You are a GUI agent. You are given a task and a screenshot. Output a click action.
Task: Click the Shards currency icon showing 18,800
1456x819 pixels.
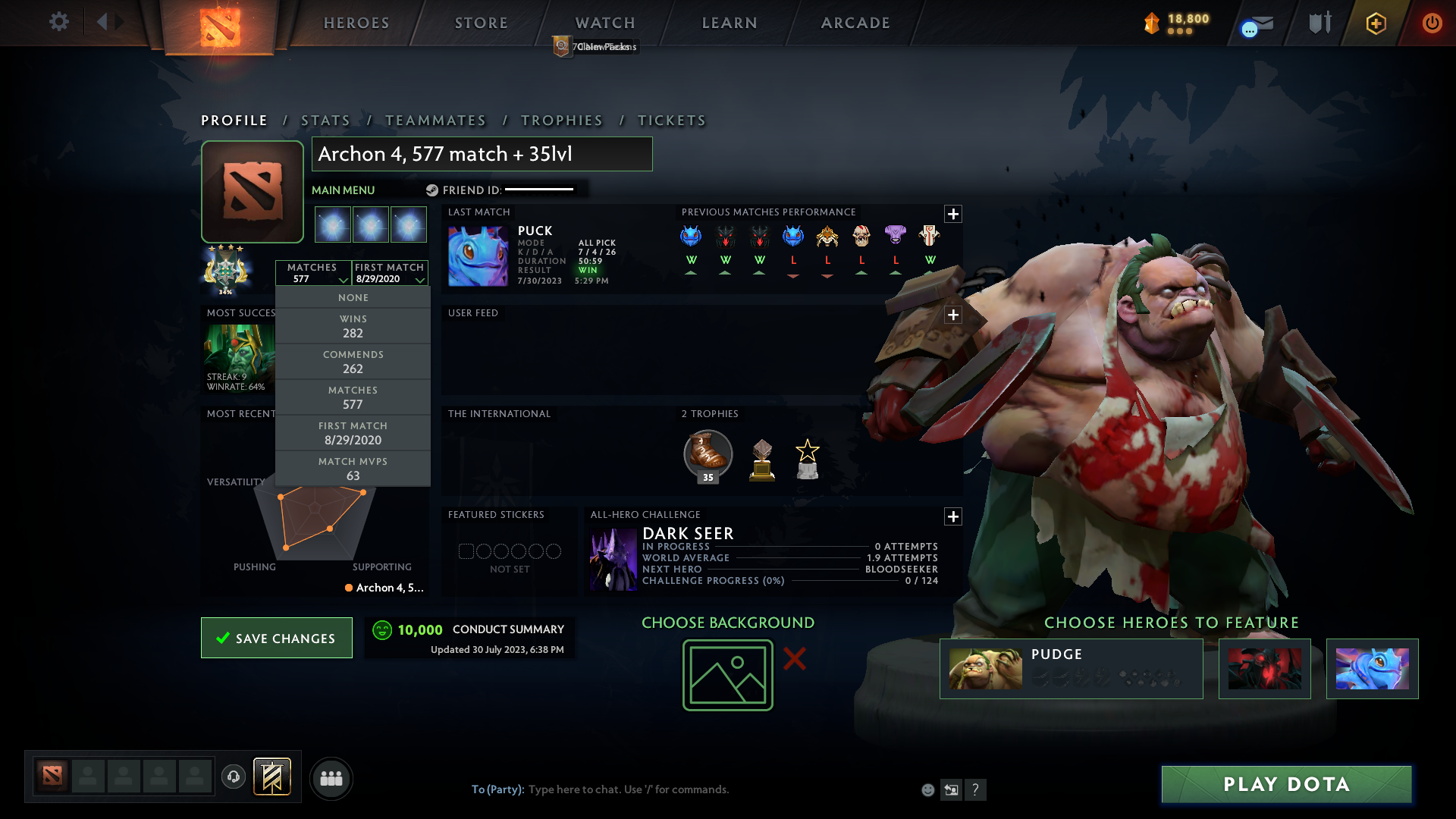tap(1151, 23)
